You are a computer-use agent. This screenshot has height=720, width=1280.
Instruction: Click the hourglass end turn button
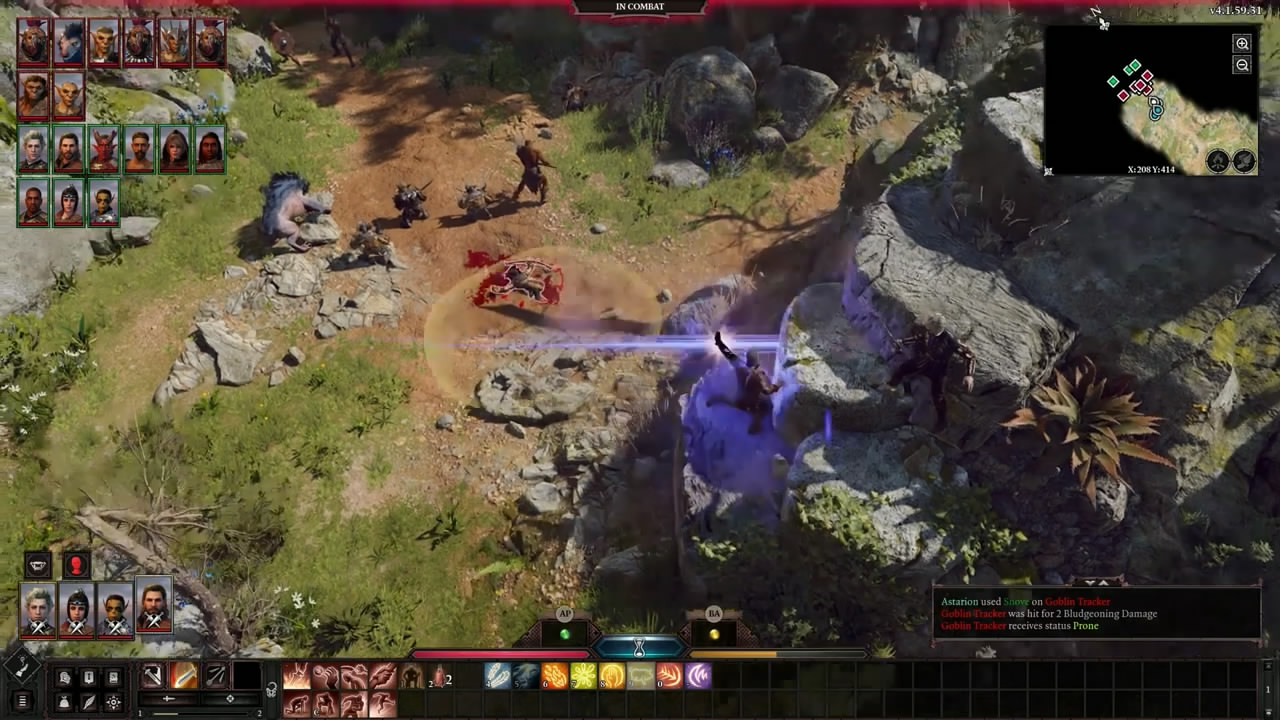[639, 646]
